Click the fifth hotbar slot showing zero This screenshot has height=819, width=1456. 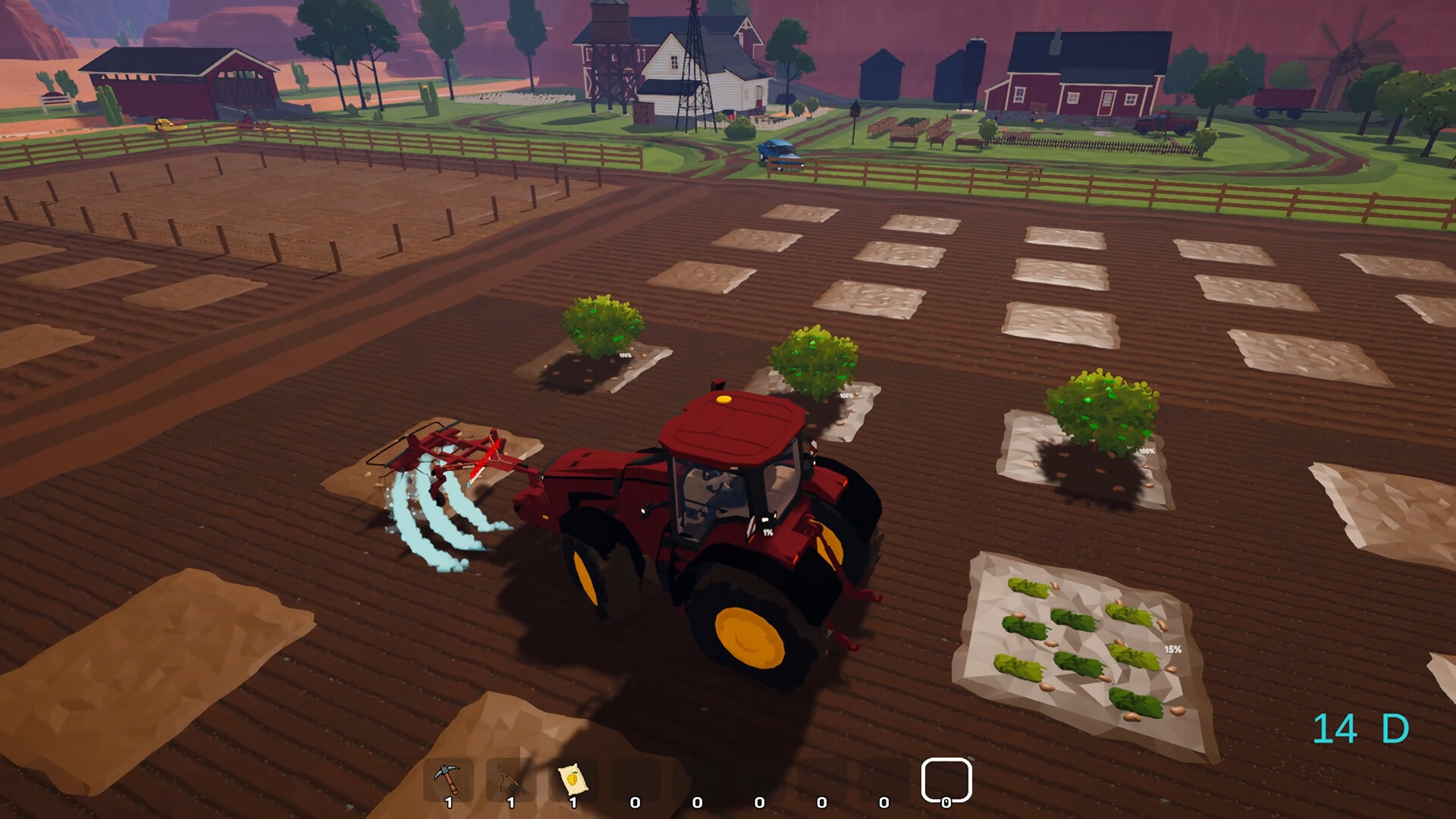pyautogui.click(x=698, y=775)
